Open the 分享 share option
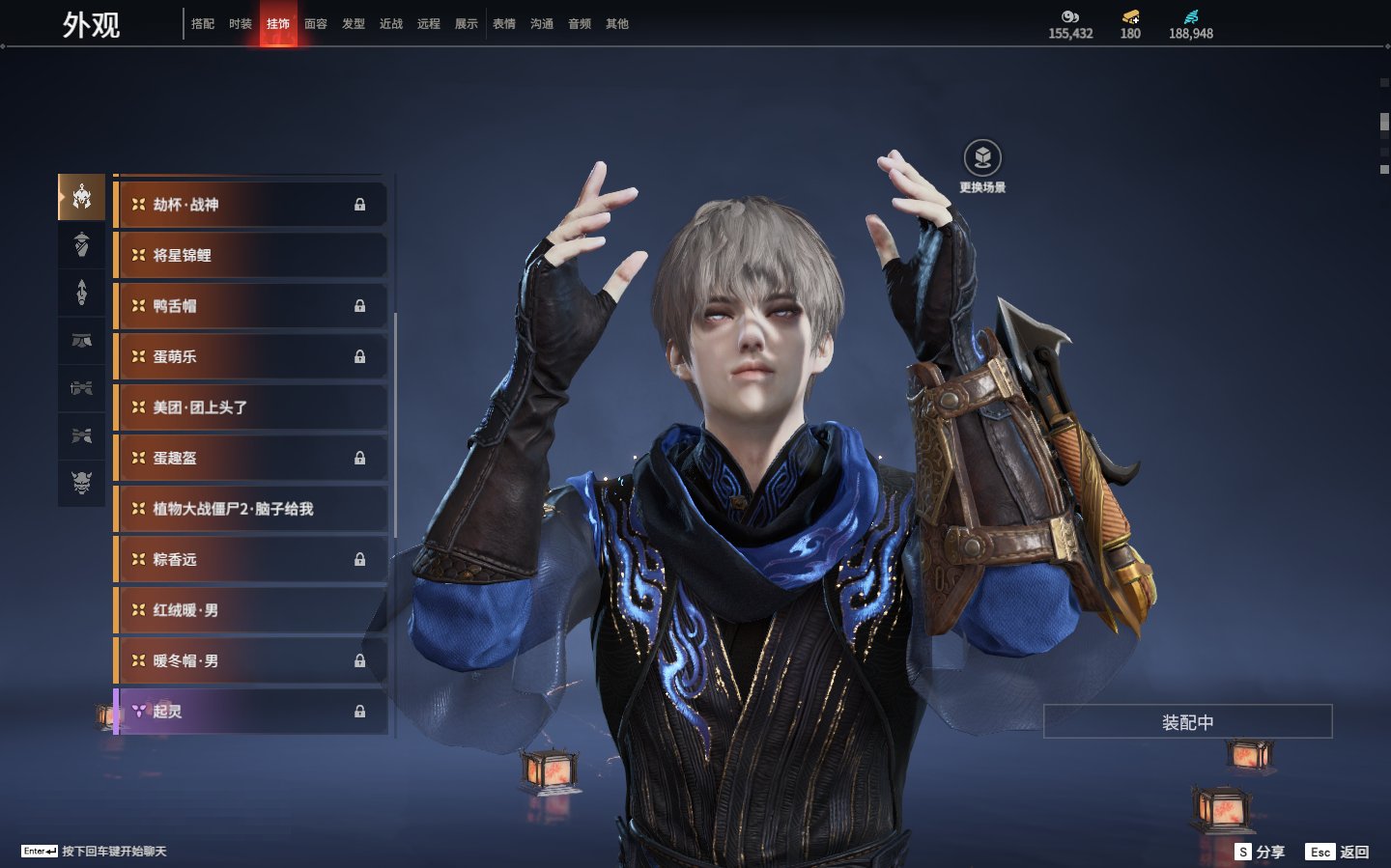 1261,852
